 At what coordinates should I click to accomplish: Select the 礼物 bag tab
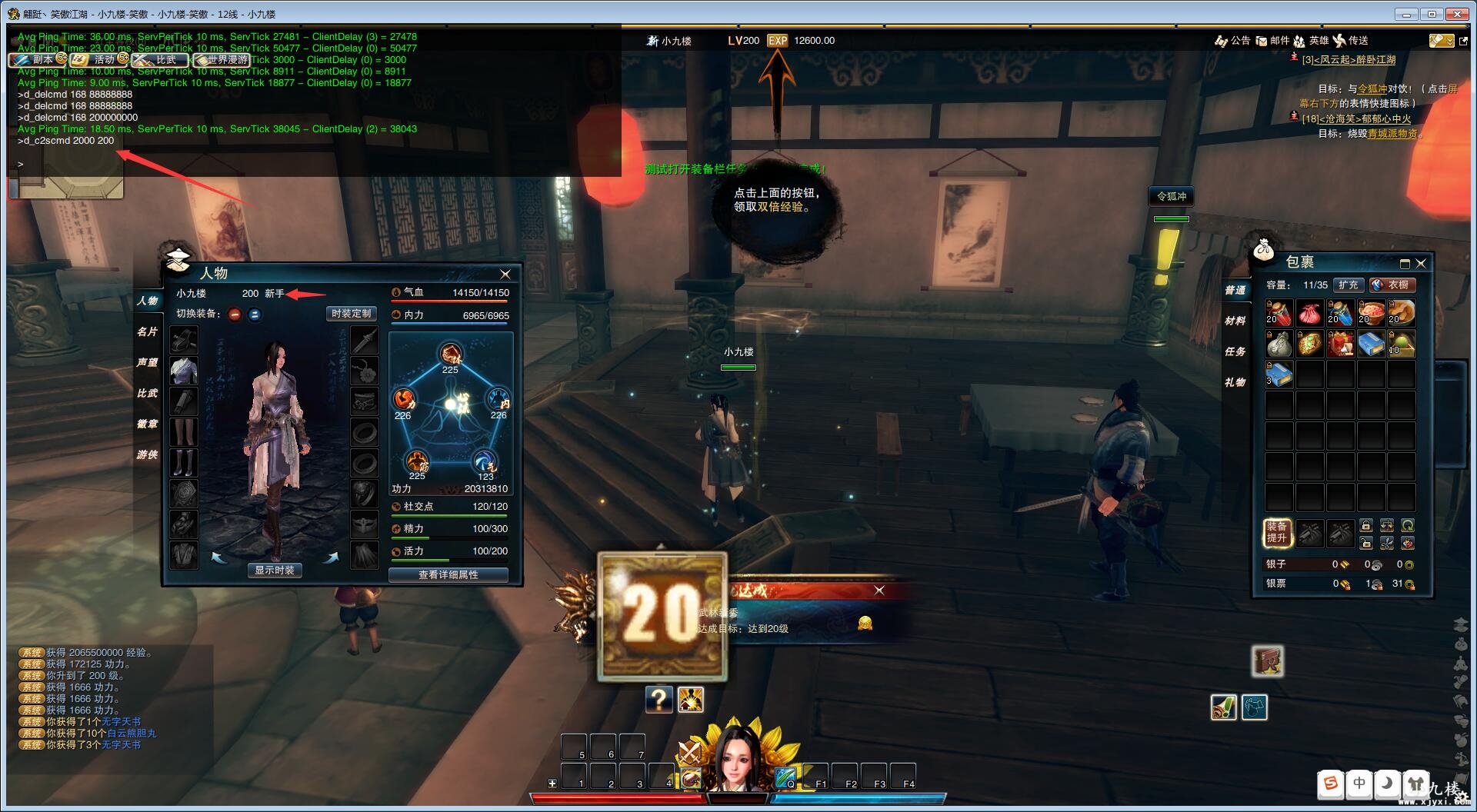click(x=1235, y=382)
